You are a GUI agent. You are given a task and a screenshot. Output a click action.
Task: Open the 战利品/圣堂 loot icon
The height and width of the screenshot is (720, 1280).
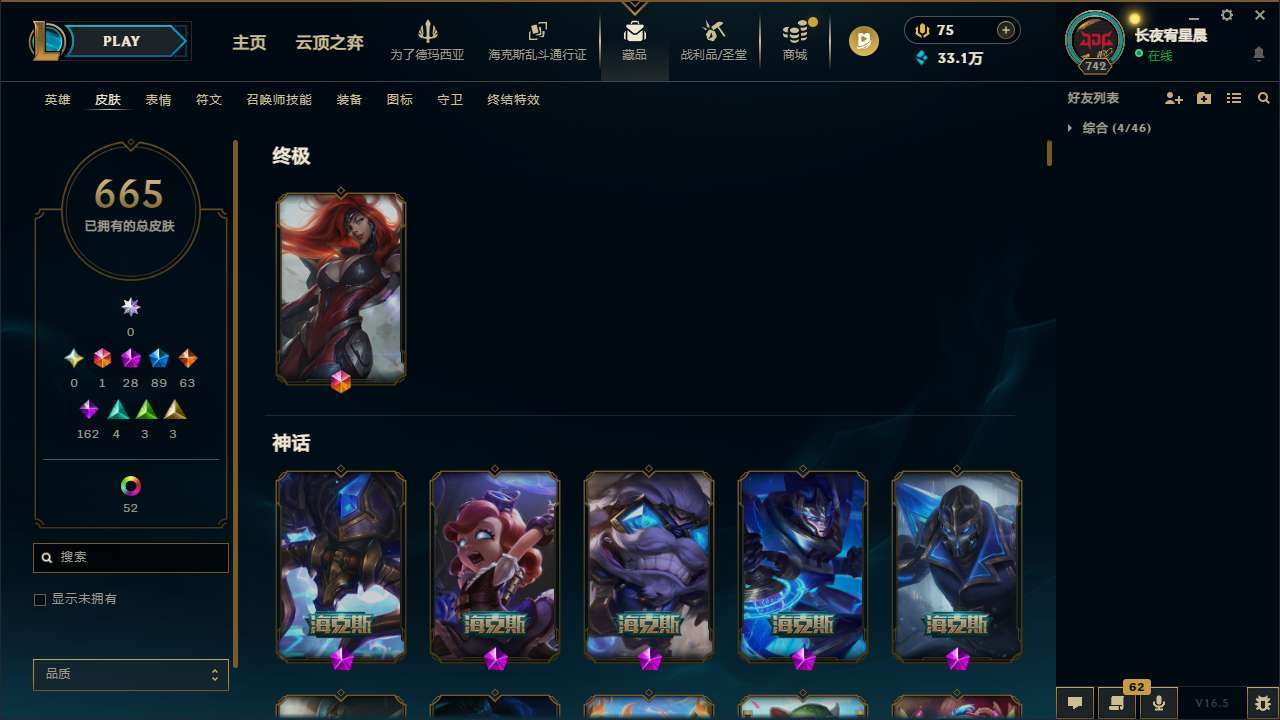(x=713, y=40)
